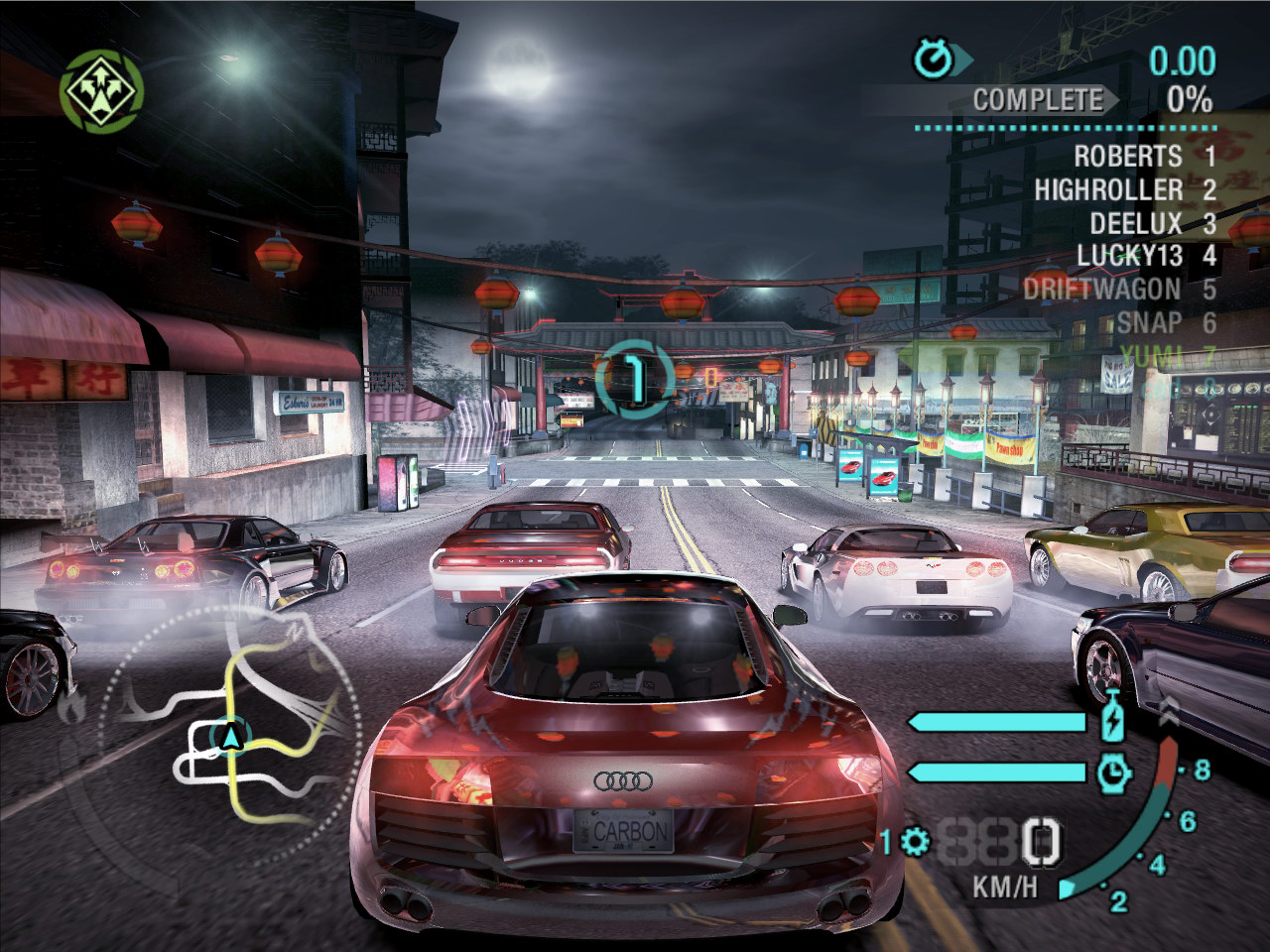
Task: Click the nitrous bottle icon
Action: (1113, 720)
